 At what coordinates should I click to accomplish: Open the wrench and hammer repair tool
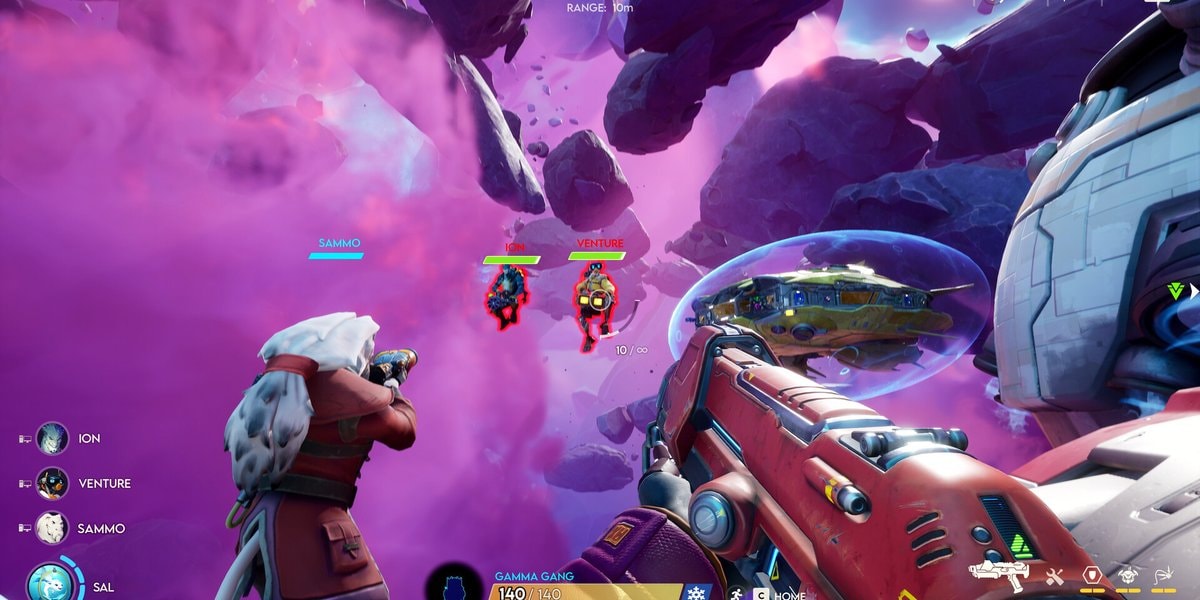[x=1055, y=575]
